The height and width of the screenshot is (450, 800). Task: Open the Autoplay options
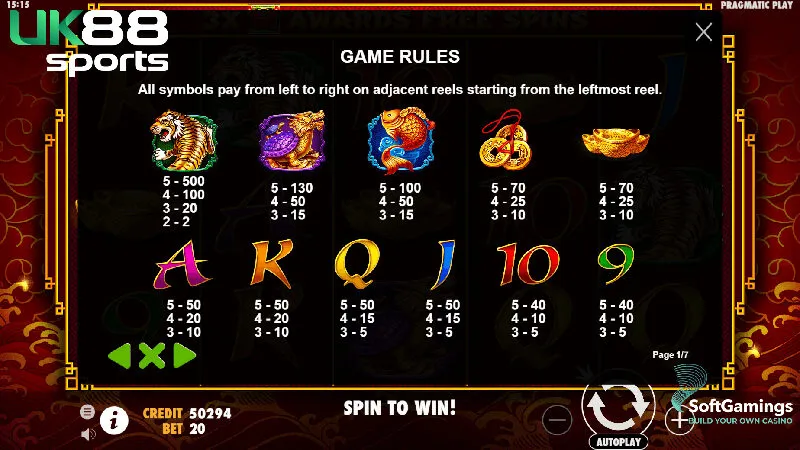click(620, 440)
